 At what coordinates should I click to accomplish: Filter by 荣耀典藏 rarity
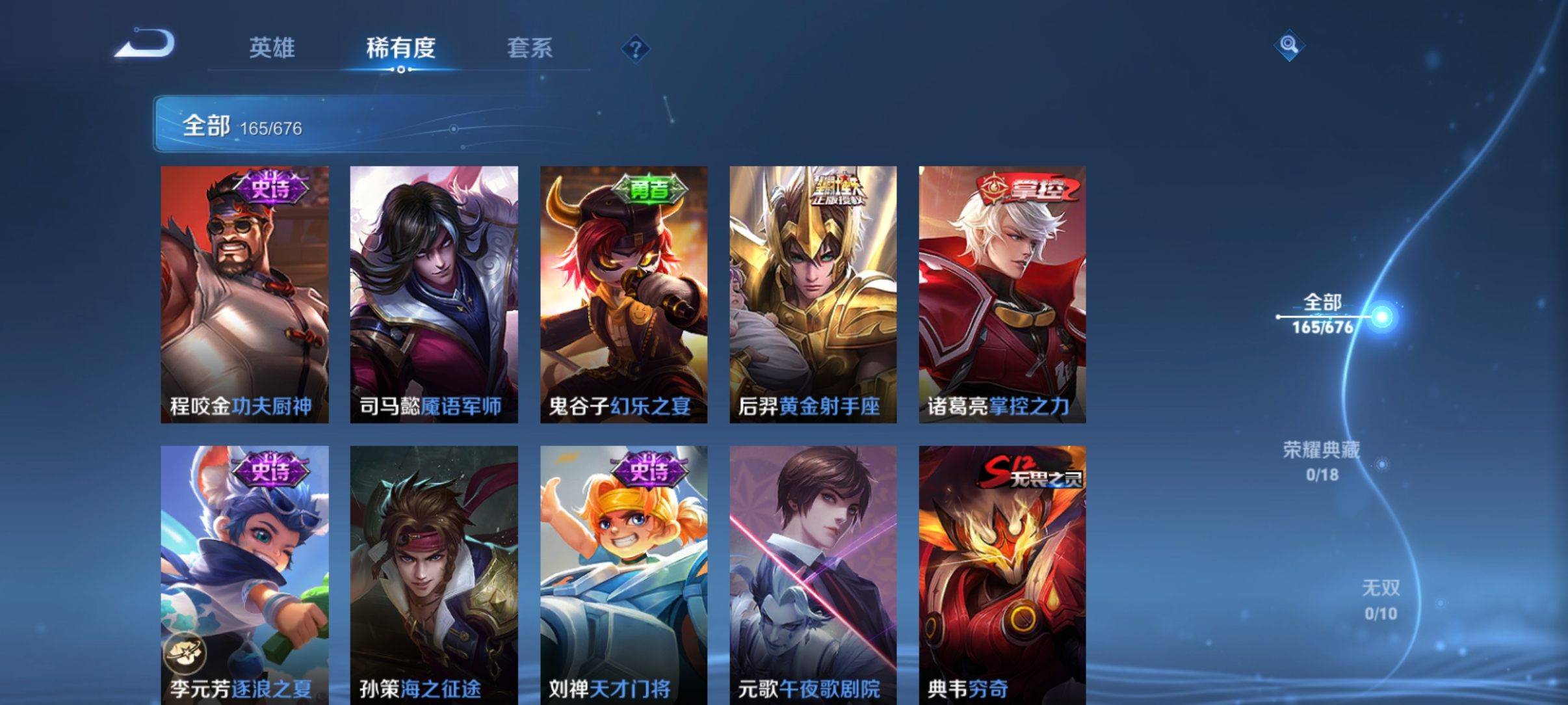(1322, 460)
